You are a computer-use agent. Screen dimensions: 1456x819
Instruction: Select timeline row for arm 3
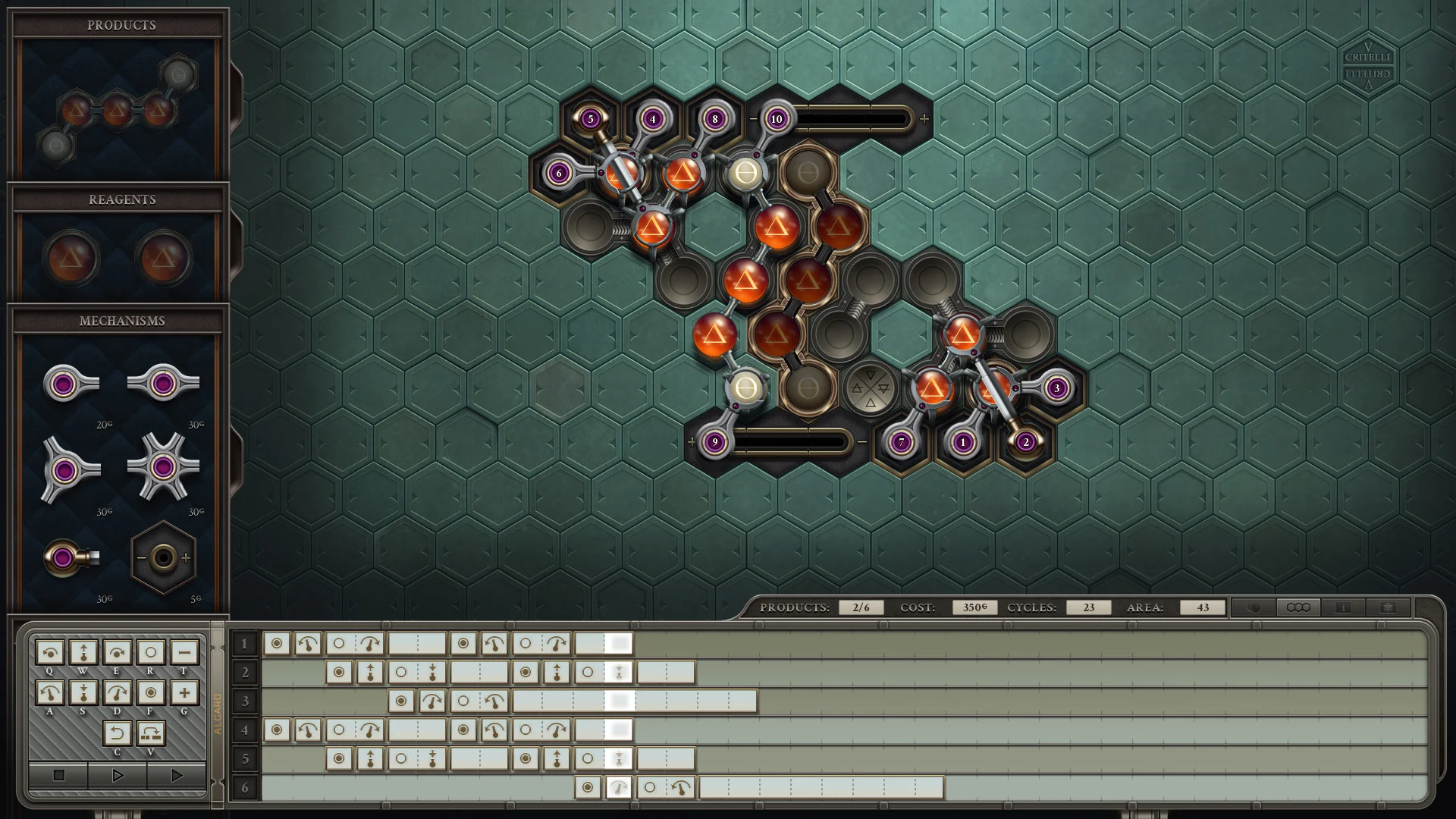(x=244, y=701)
